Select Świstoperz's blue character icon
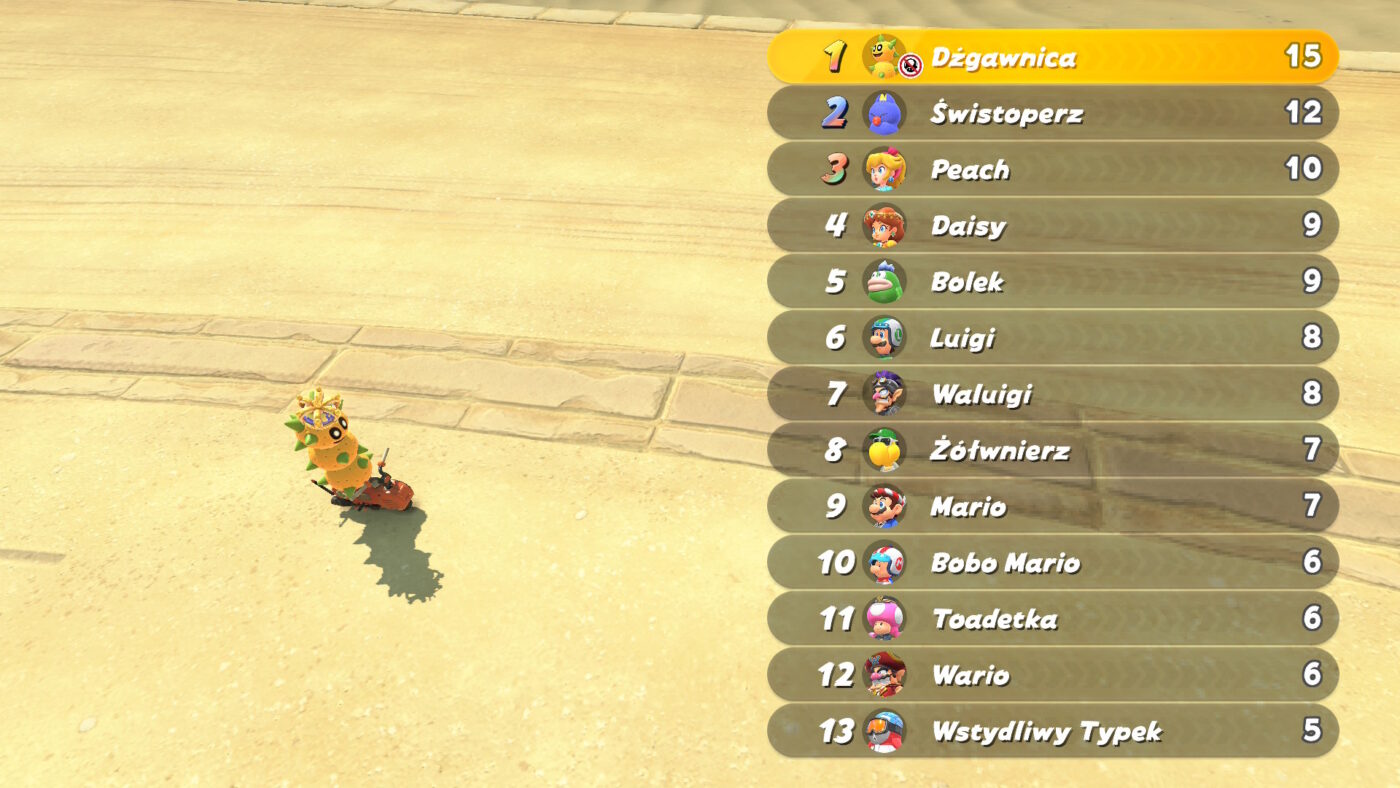This screenshot has height=788, width=1400. [x=883, y=113]
